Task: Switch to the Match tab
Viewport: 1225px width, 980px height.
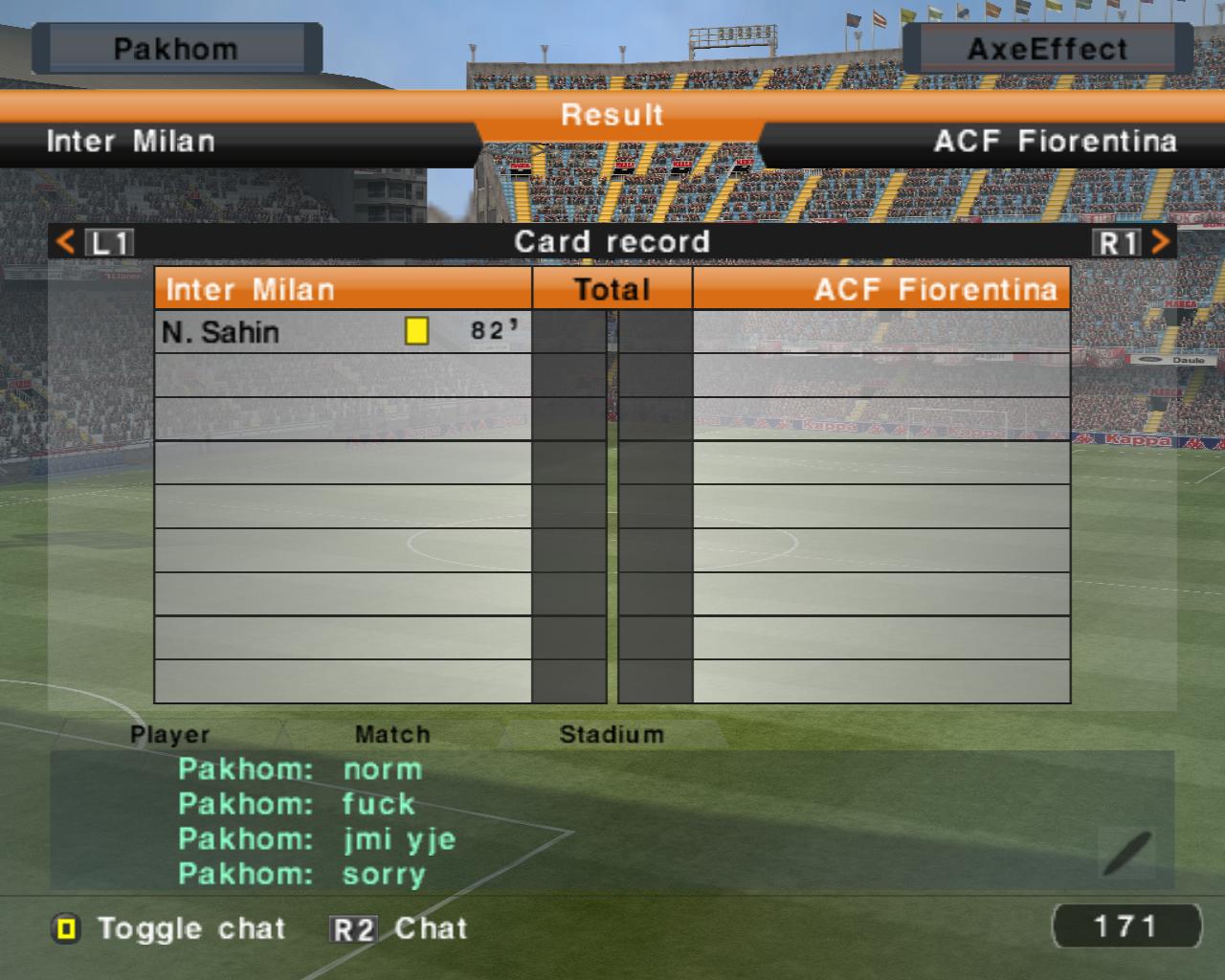Action: 392,735
